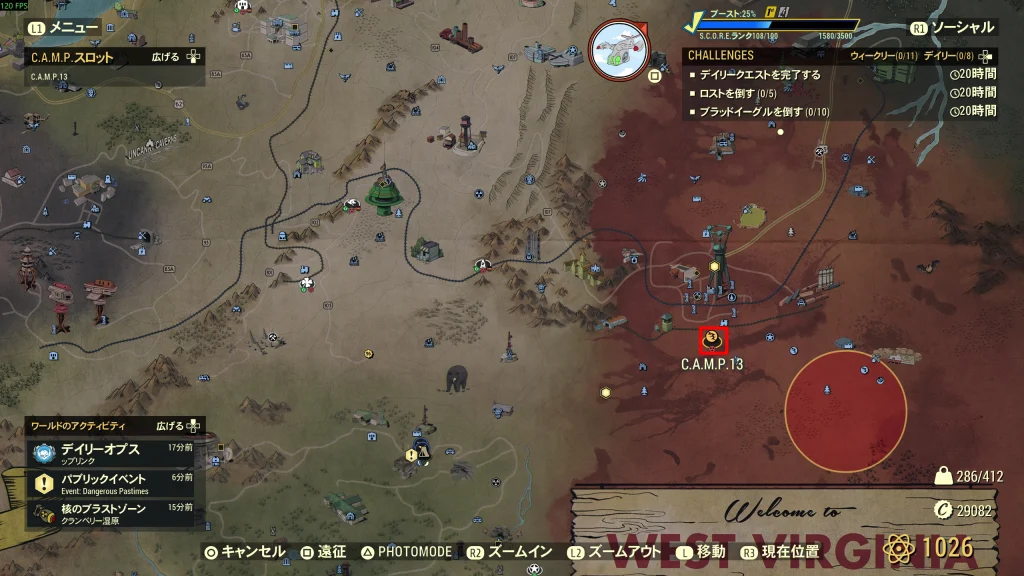Expand the ワールドのアクティビティ panel
The height and width of the screenshot is (576, 1024).
click(180, 425)
